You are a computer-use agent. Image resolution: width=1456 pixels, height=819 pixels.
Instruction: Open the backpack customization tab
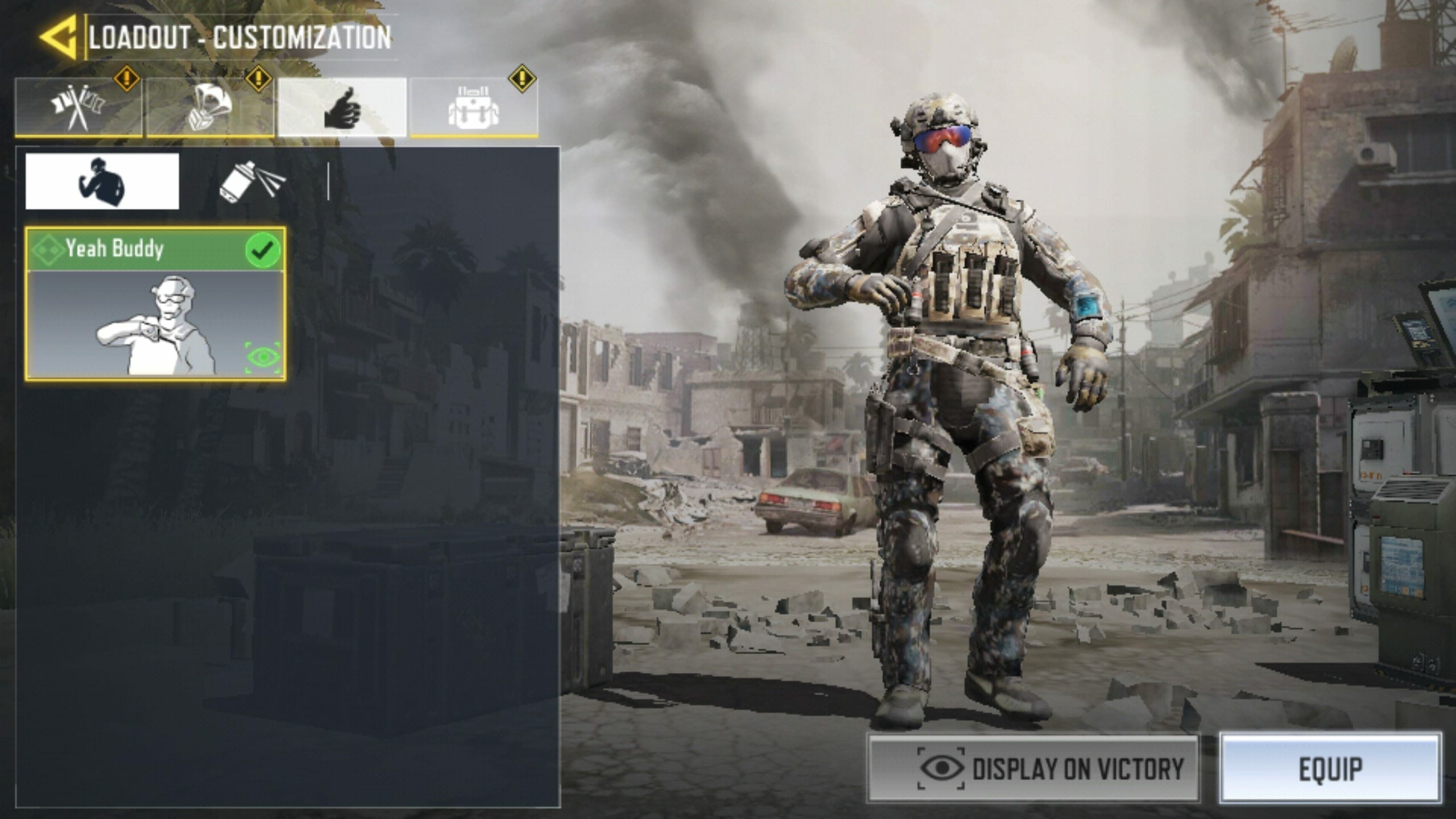[474, 107]
